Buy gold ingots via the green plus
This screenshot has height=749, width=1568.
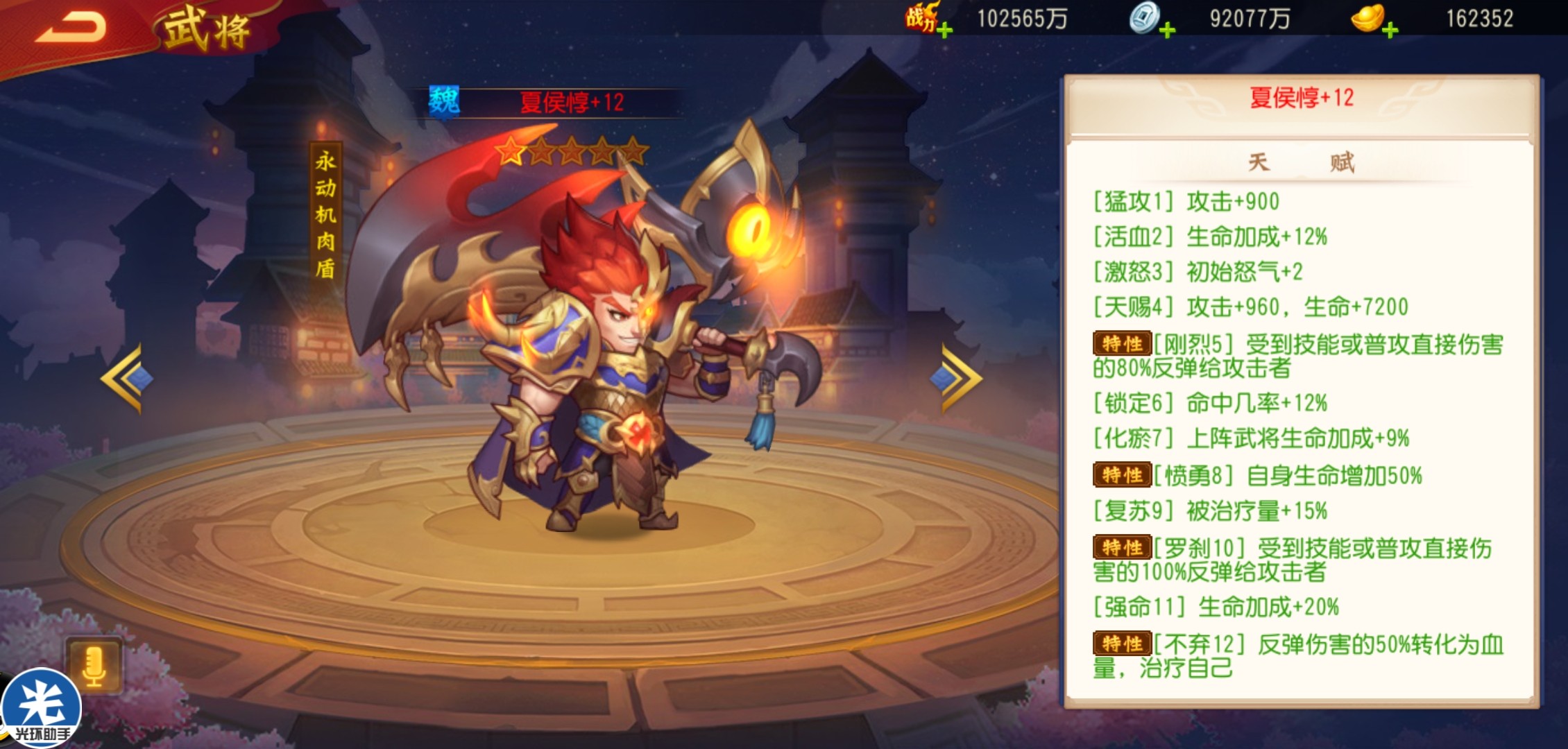pyautogui.click(x=1390, y=30)
